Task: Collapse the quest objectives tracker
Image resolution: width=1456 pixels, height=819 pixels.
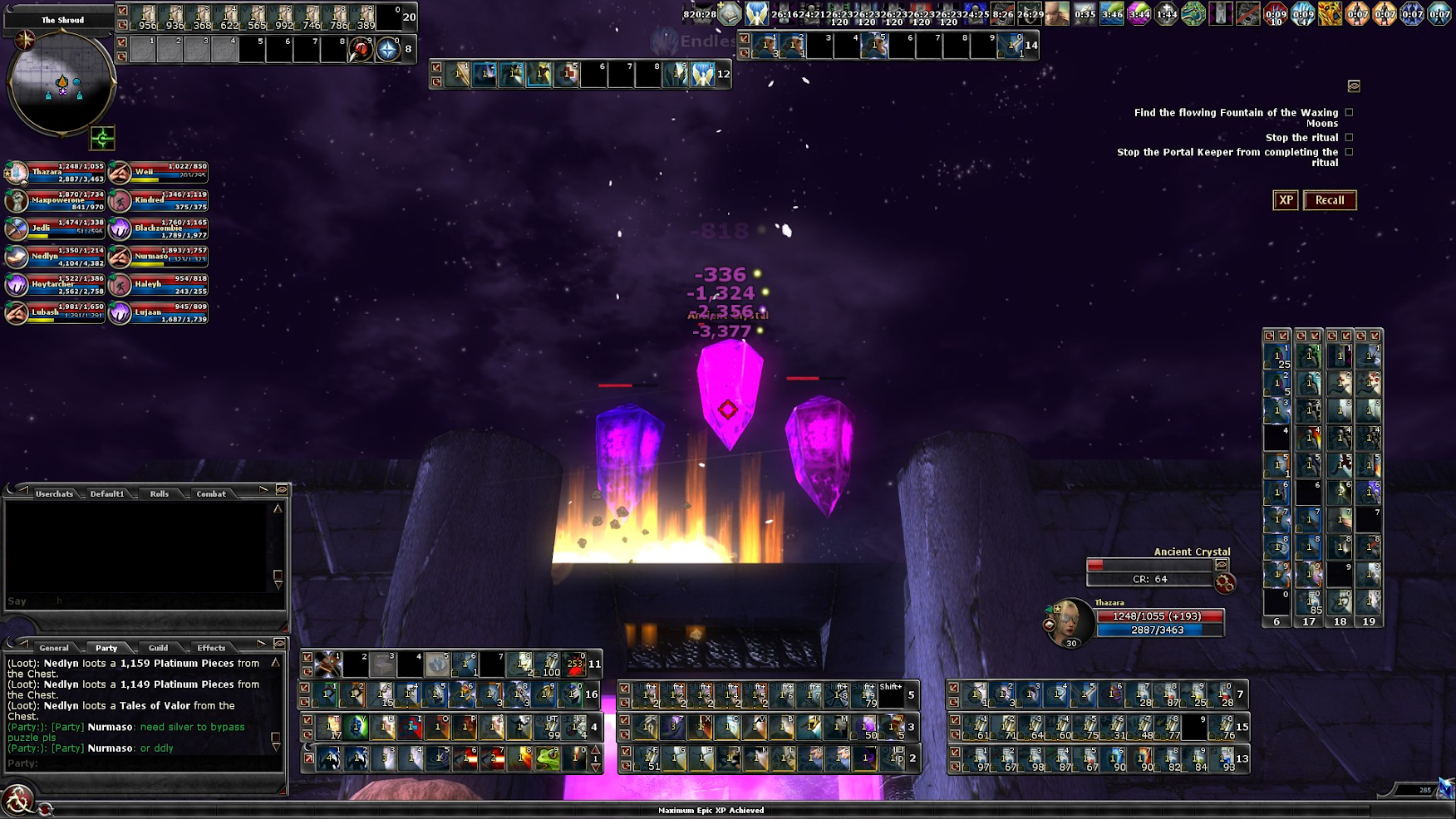Action: (1354, 86)
